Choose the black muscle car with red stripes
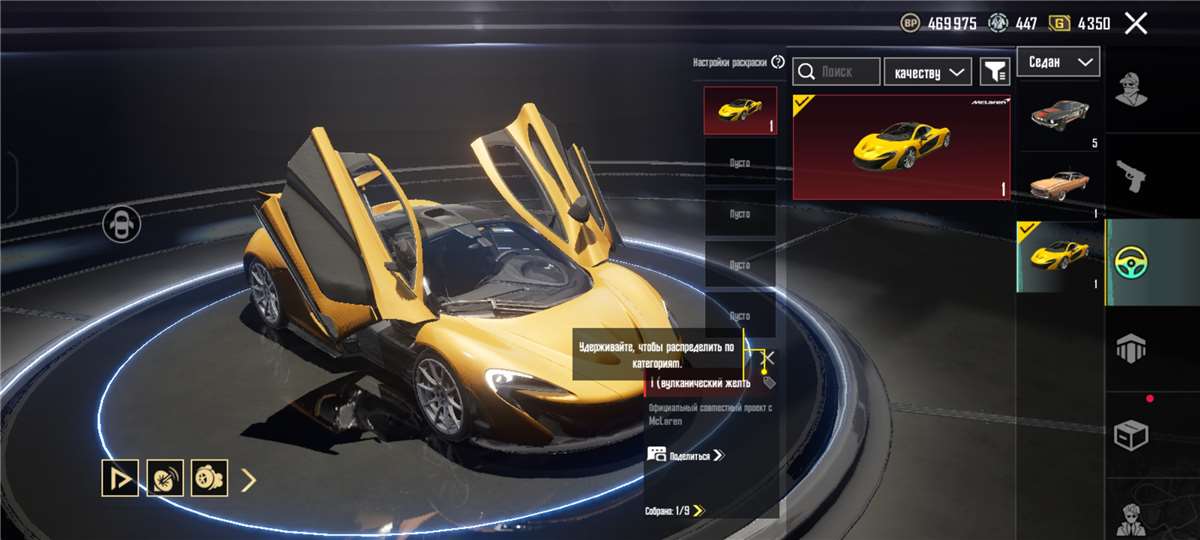 pos(1059,115)
